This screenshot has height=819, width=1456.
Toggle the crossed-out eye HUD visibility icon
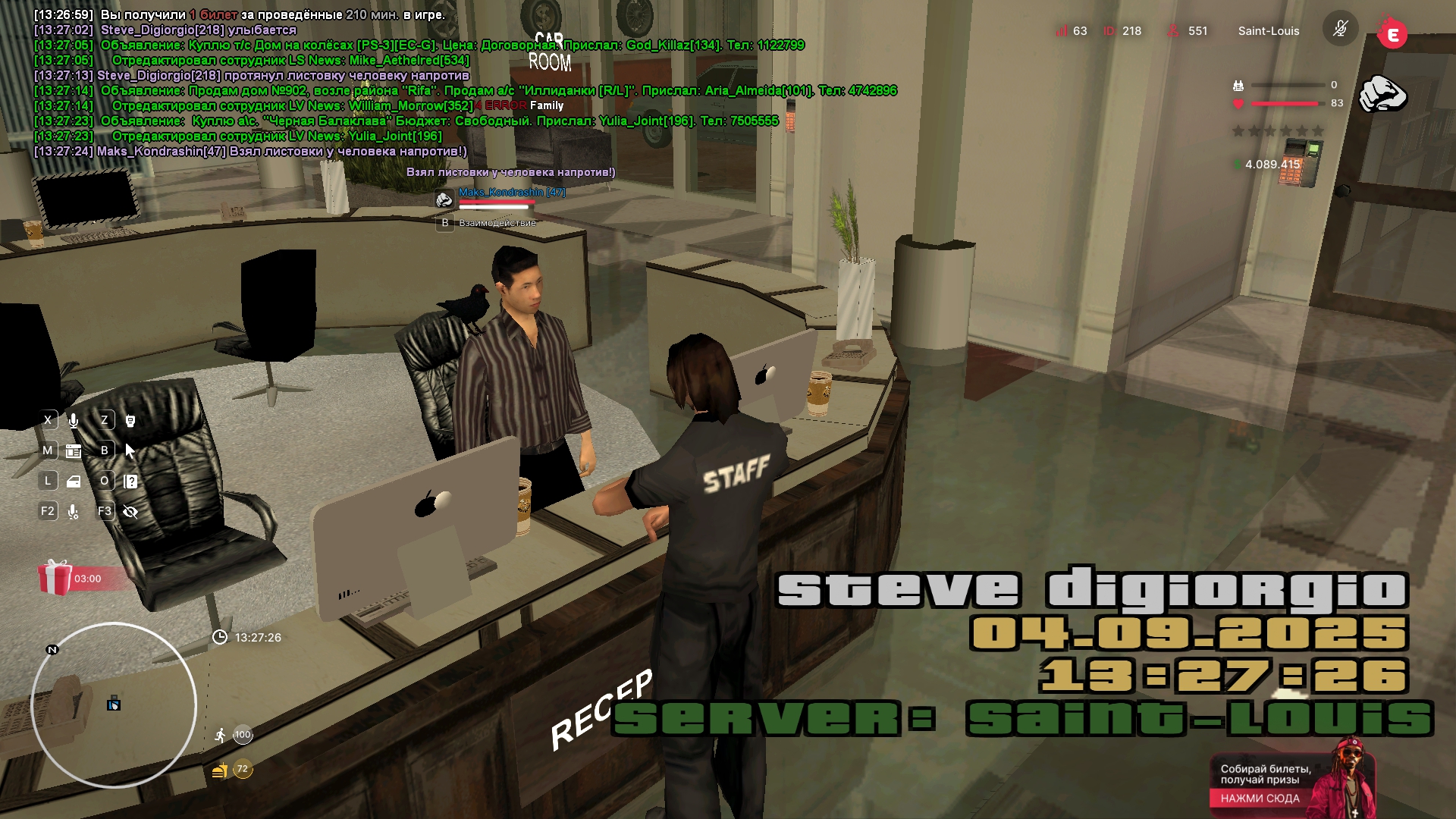coord(130,512)
